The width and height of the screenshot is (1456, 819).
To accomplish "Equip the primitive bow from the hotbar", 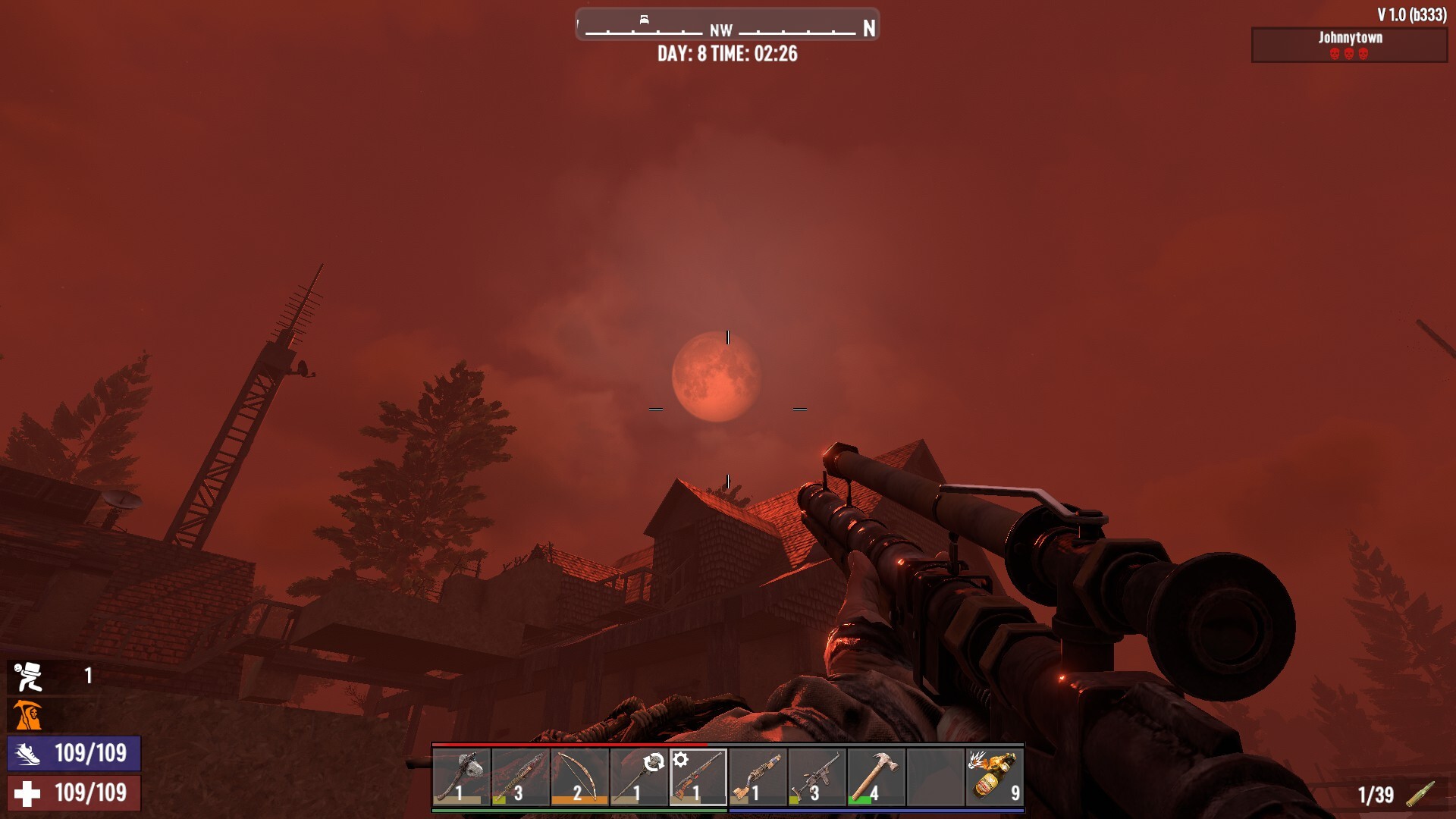I will coord(580,777).
